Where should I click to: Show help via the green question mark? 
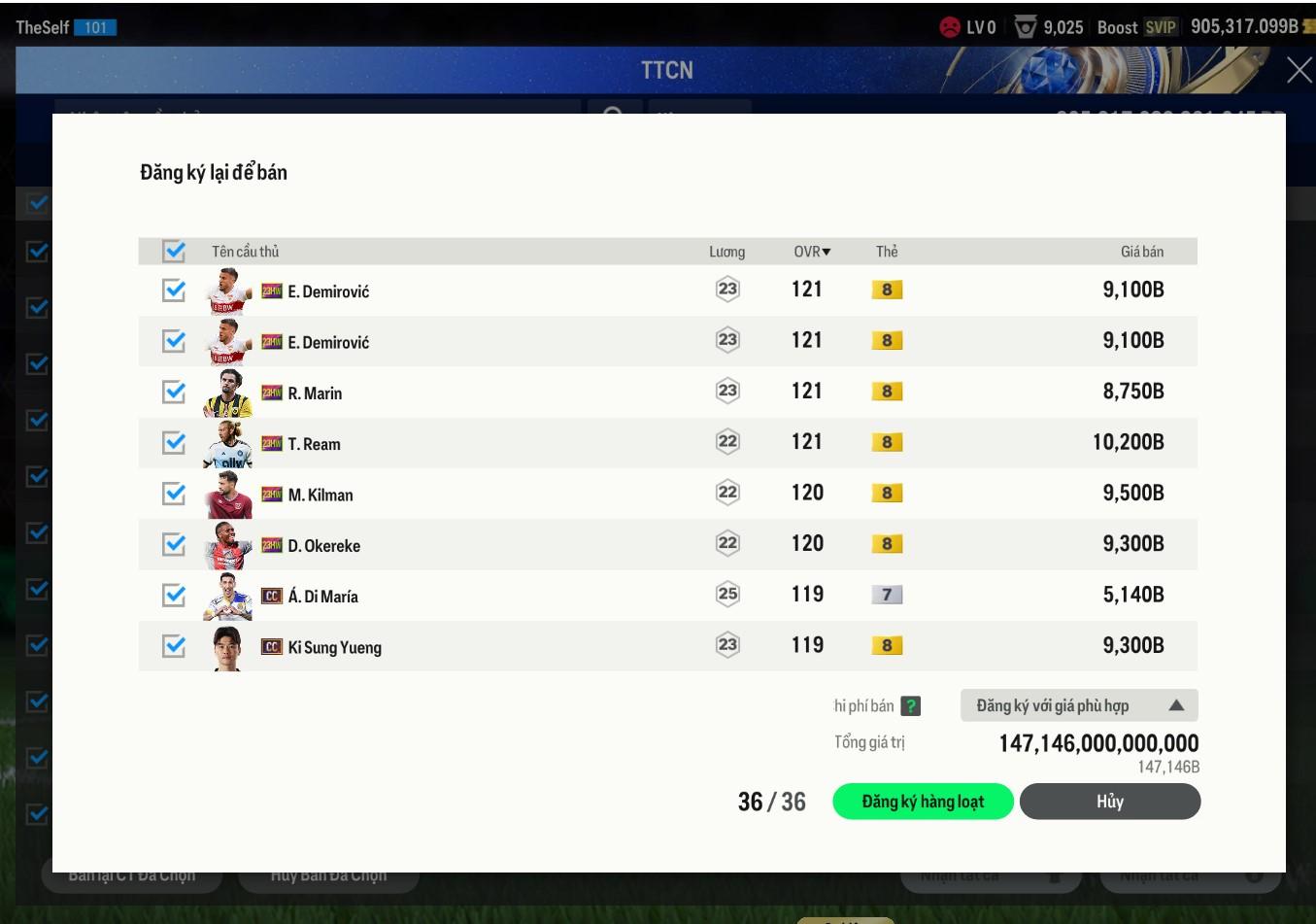click(x=910, y=706)
